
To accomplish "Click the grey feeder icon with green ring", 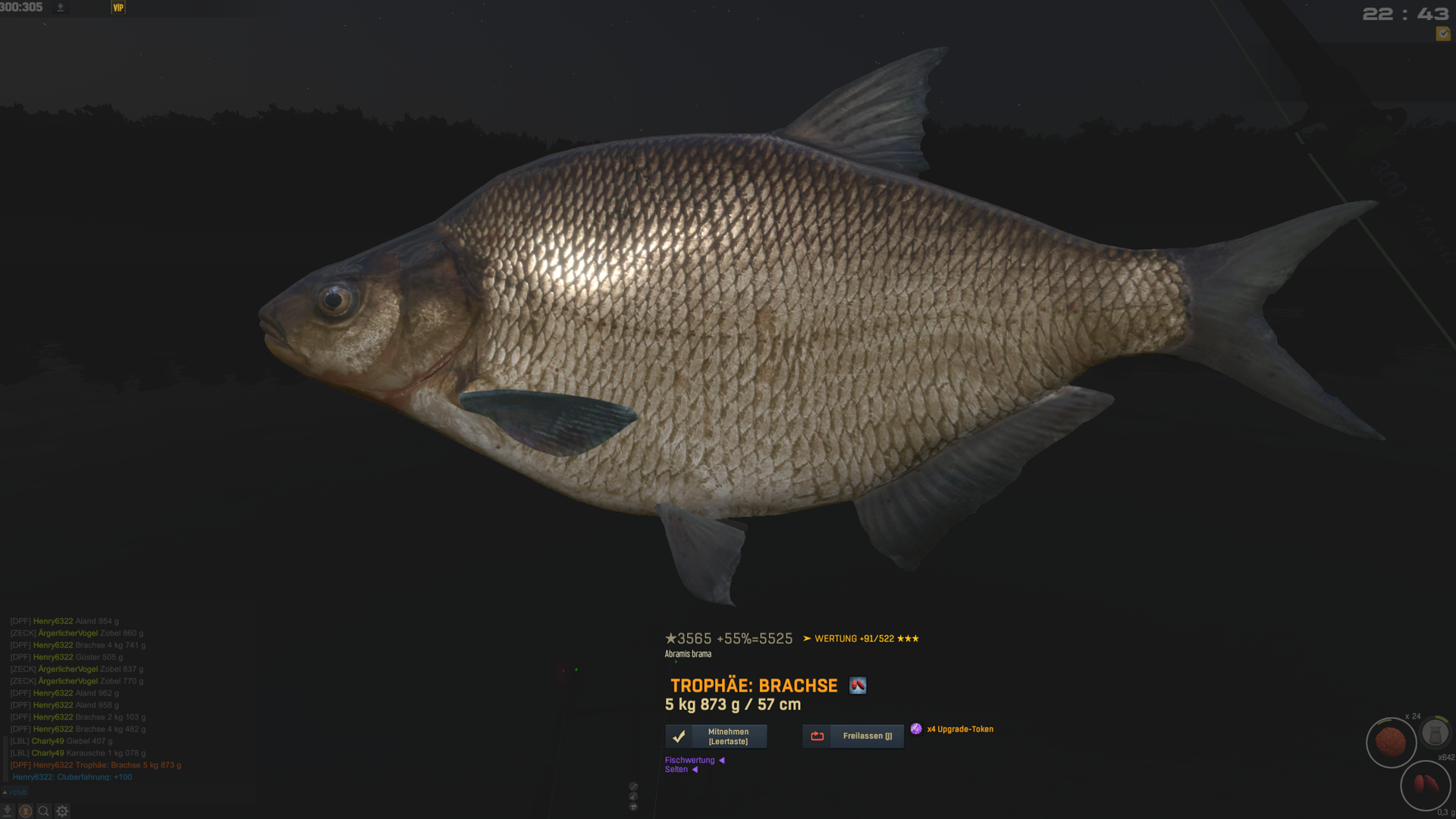I will point(1435,733).
